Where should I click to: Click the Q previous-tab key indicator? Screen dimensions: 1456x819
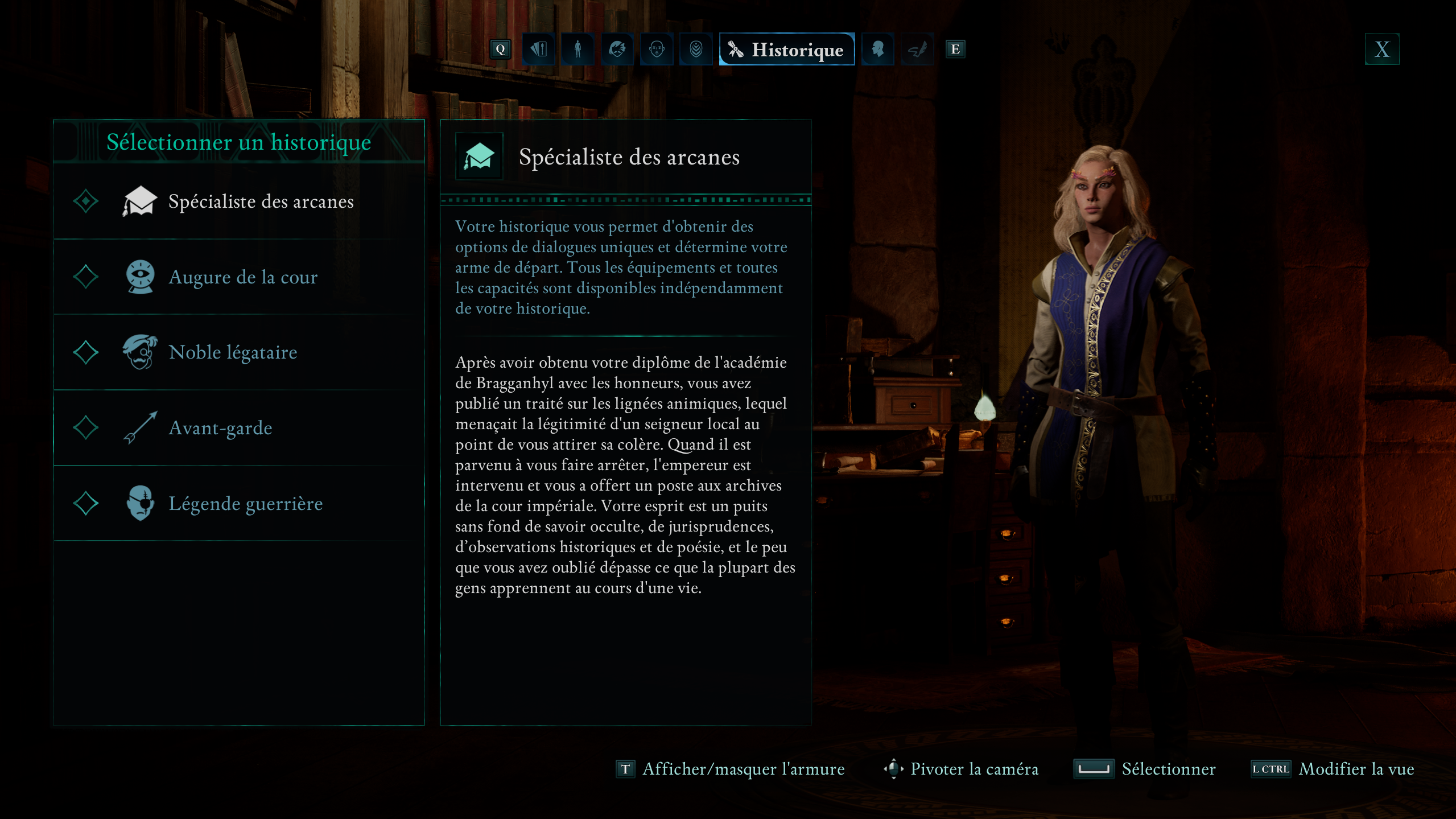pyautogui.click(x=500, y=50)
